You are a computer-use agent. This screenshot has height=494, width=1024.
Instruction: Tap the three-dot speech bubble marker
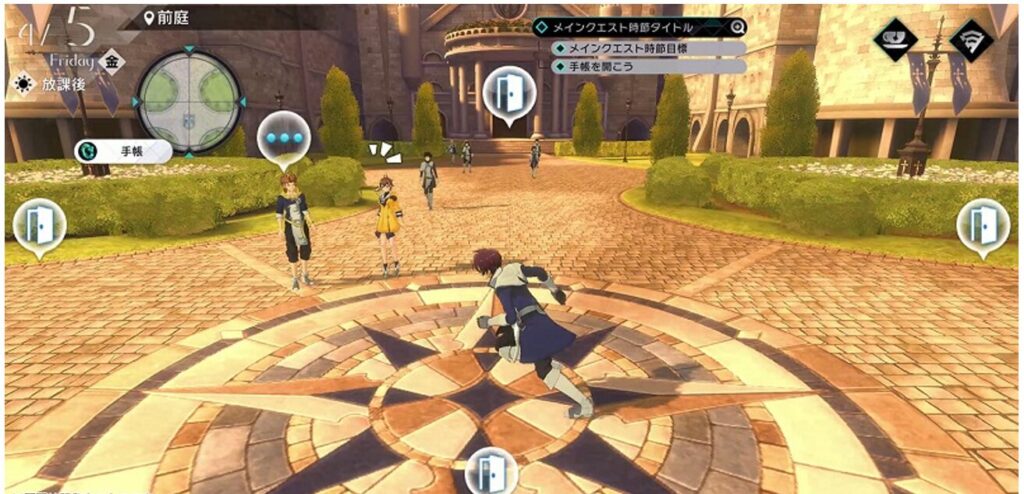point(284,136)
